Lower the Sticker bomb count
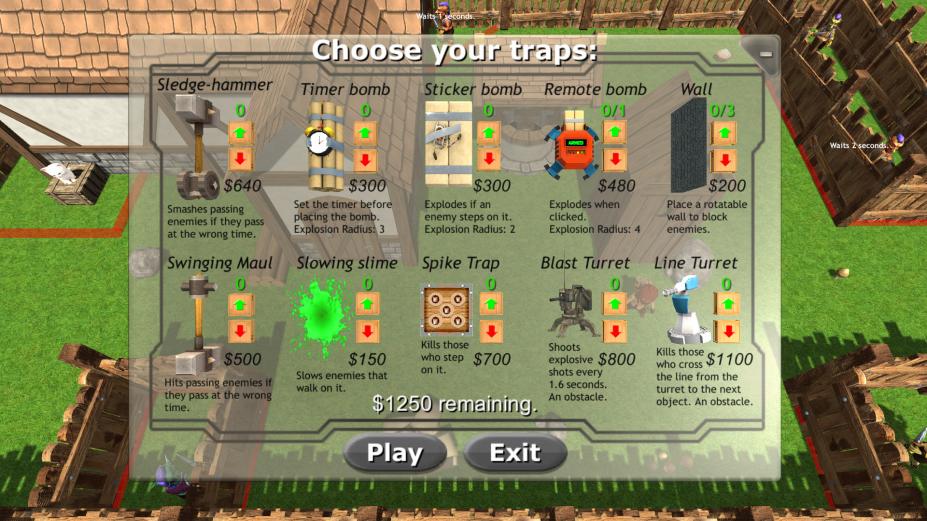This screenshot has height=521, width=927. (489, 160)
